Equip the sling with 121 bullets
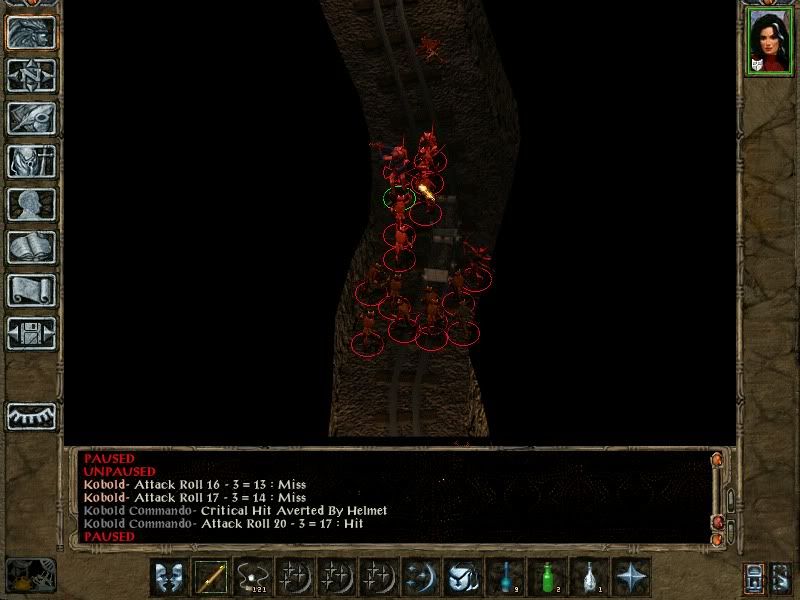This screenshot has height=600, width=800. click(x=253, y=577)
